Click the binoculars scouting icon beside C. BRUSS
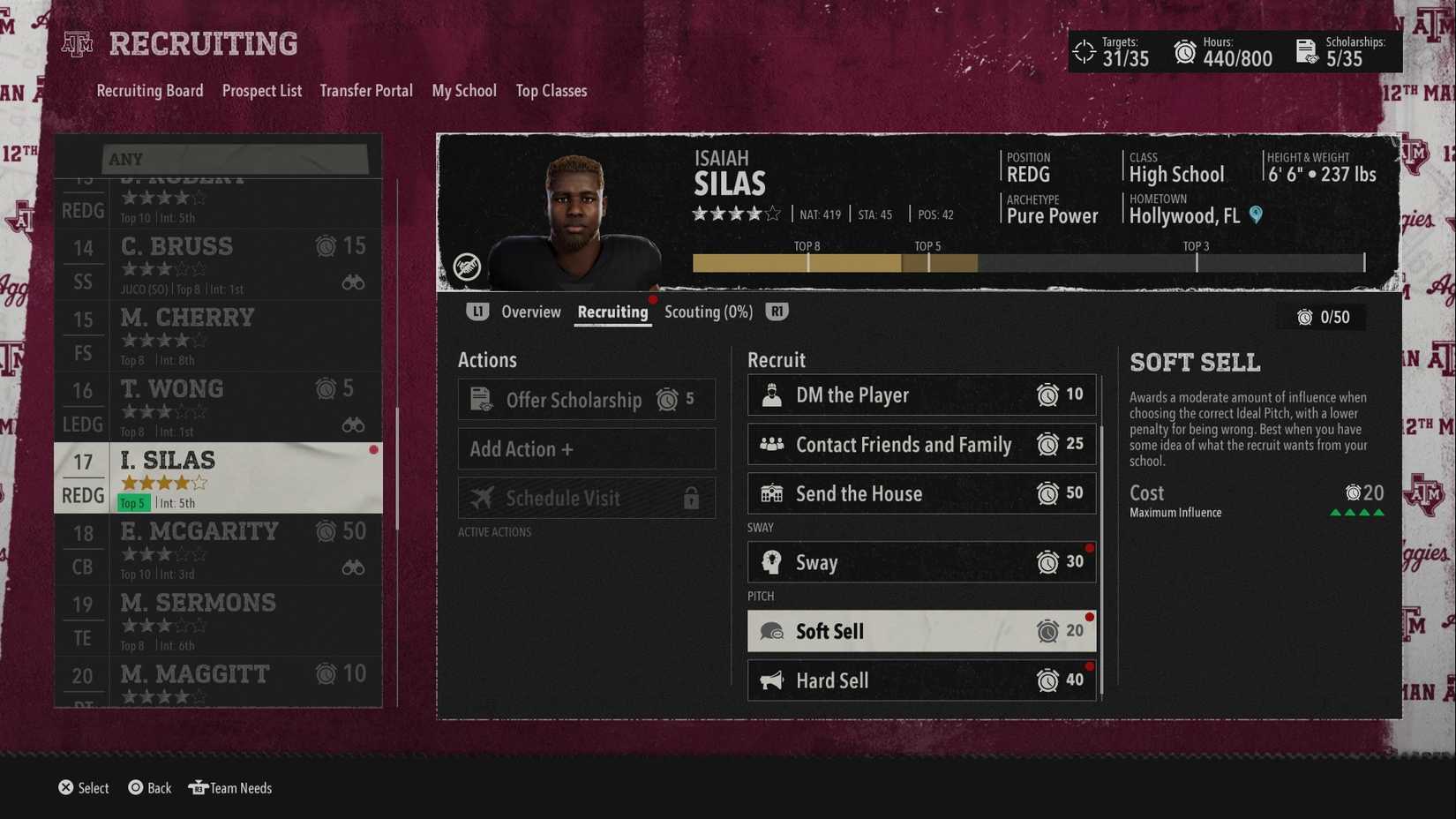 [x=353, y=281]
